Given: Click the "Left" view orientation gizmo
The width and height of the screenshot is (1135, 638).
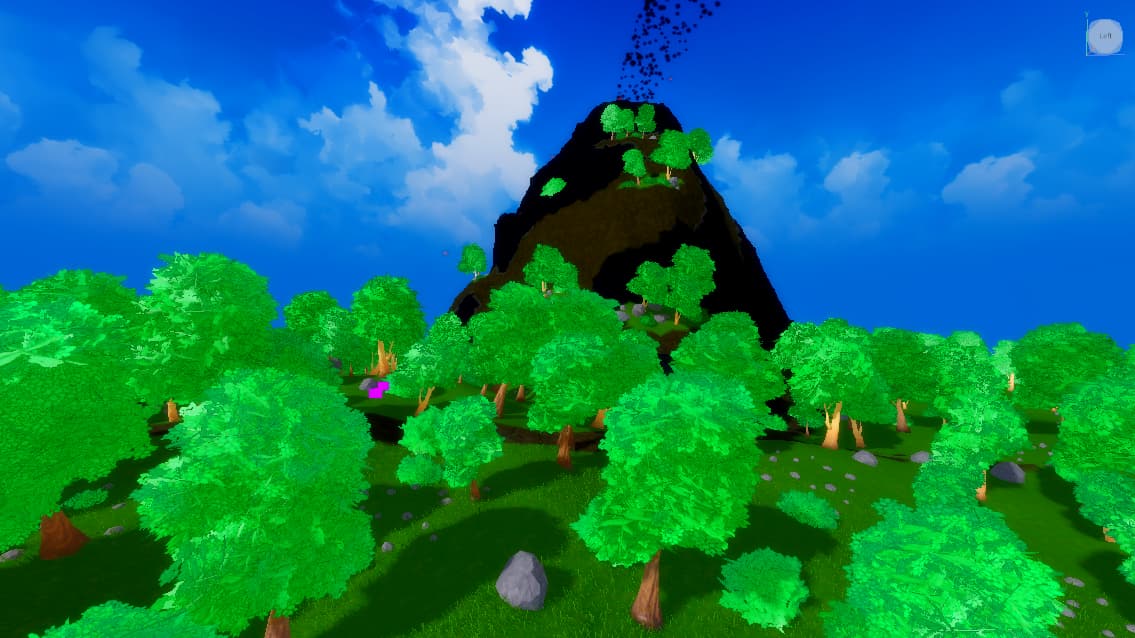Looking at the screenshot, I should 1104,37.
